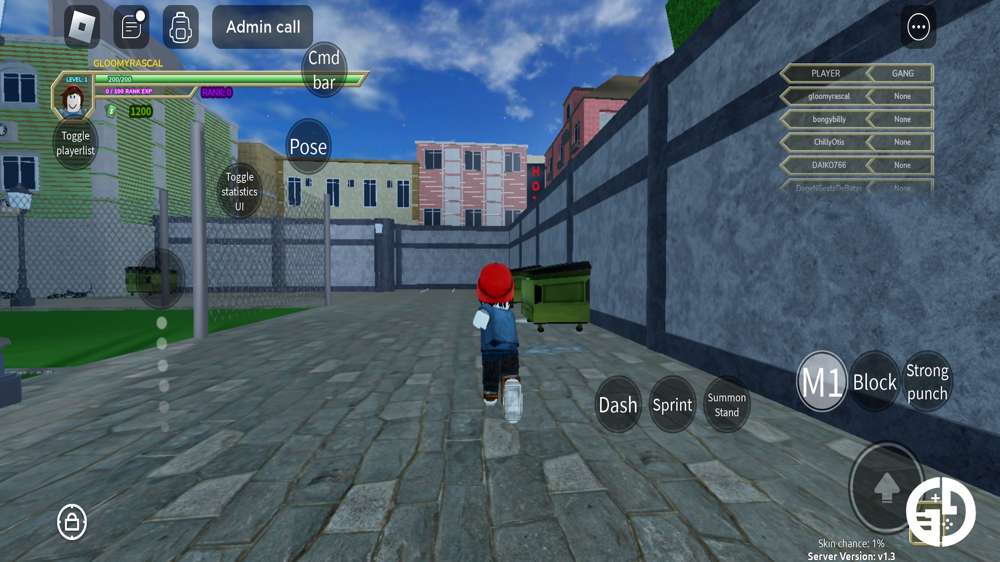Summon your Stand
Image resolution: width=1000 pixels, height=562 pixels.
pos(727,404)
